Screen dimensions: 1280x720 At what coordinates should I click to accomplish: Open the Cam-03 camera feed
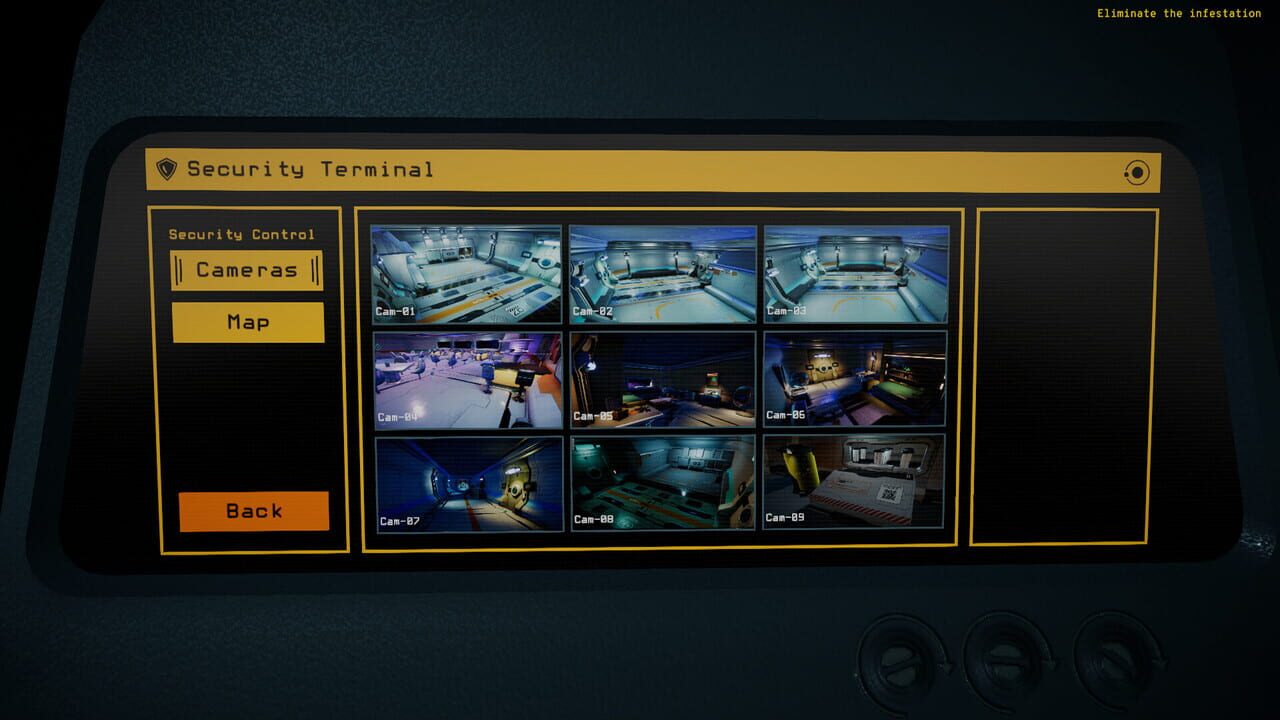click(856, 272)
